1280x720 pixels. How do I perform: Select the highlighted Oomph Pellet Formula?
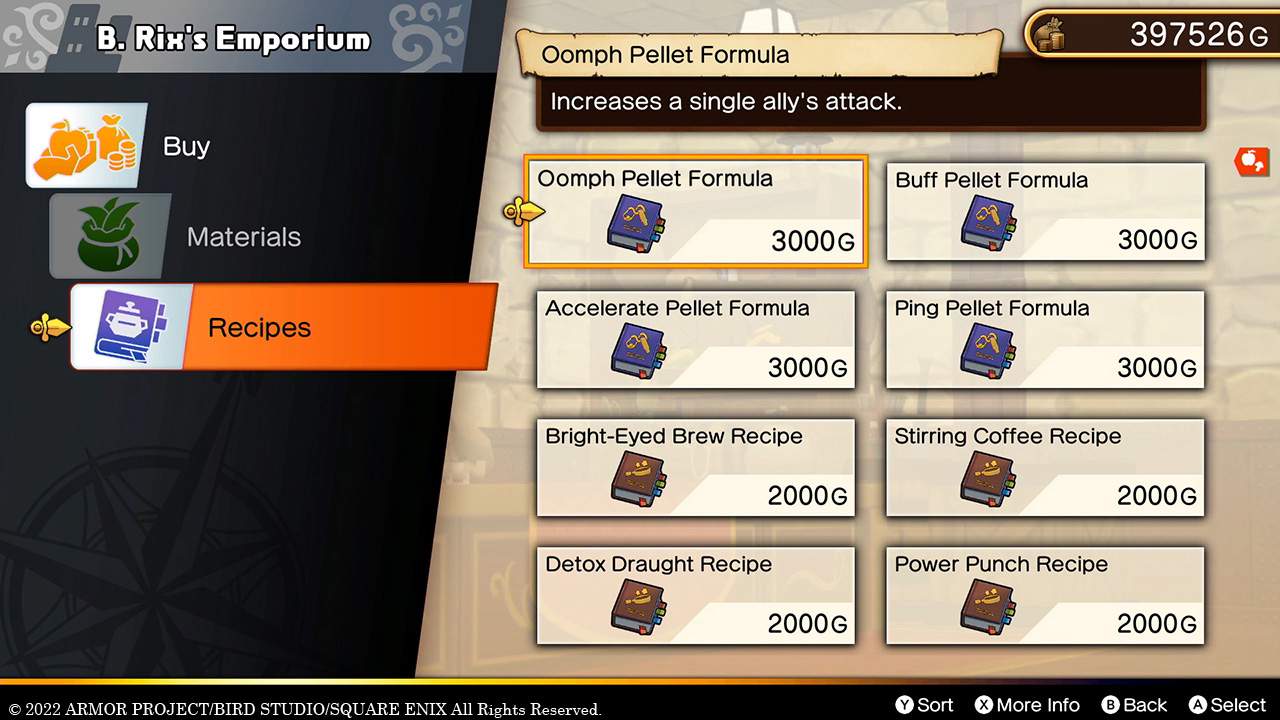click(696, 211)
